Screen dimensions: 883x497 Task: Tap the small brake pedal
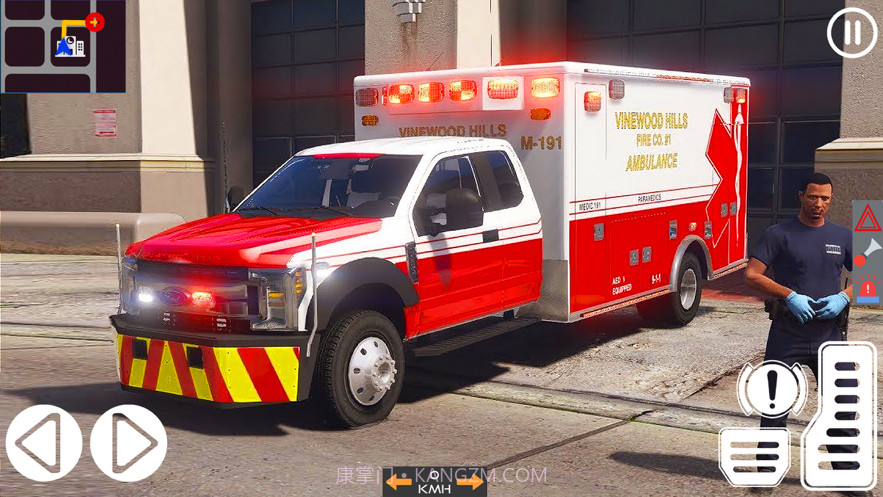(754, 456)
